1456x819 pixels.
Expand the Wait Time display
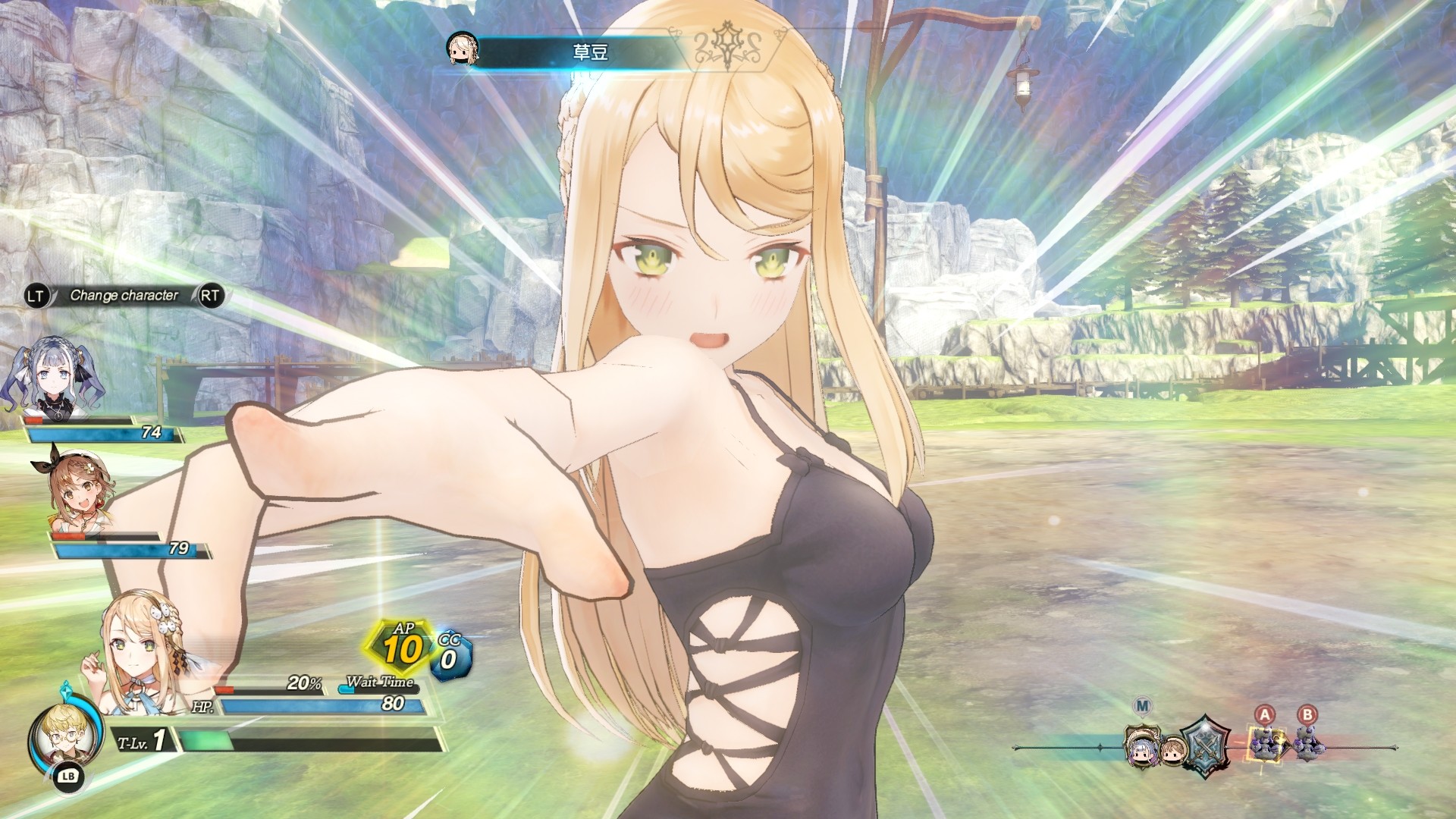click(379, 683)
